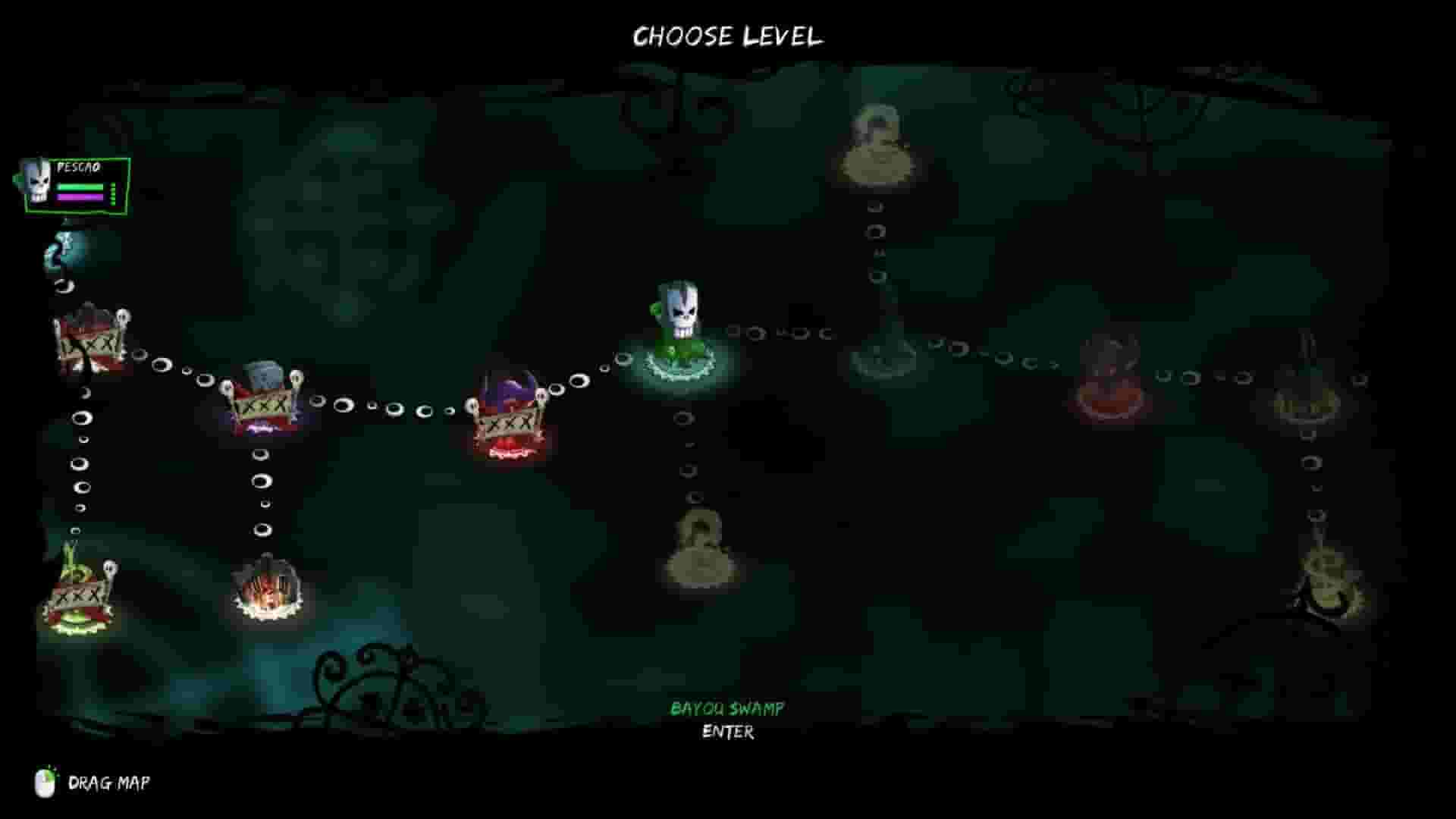This screenshot has width=1456, height=819.
Task: Click the BAYOU SWAMP level name
Action: tap(726, 710)
